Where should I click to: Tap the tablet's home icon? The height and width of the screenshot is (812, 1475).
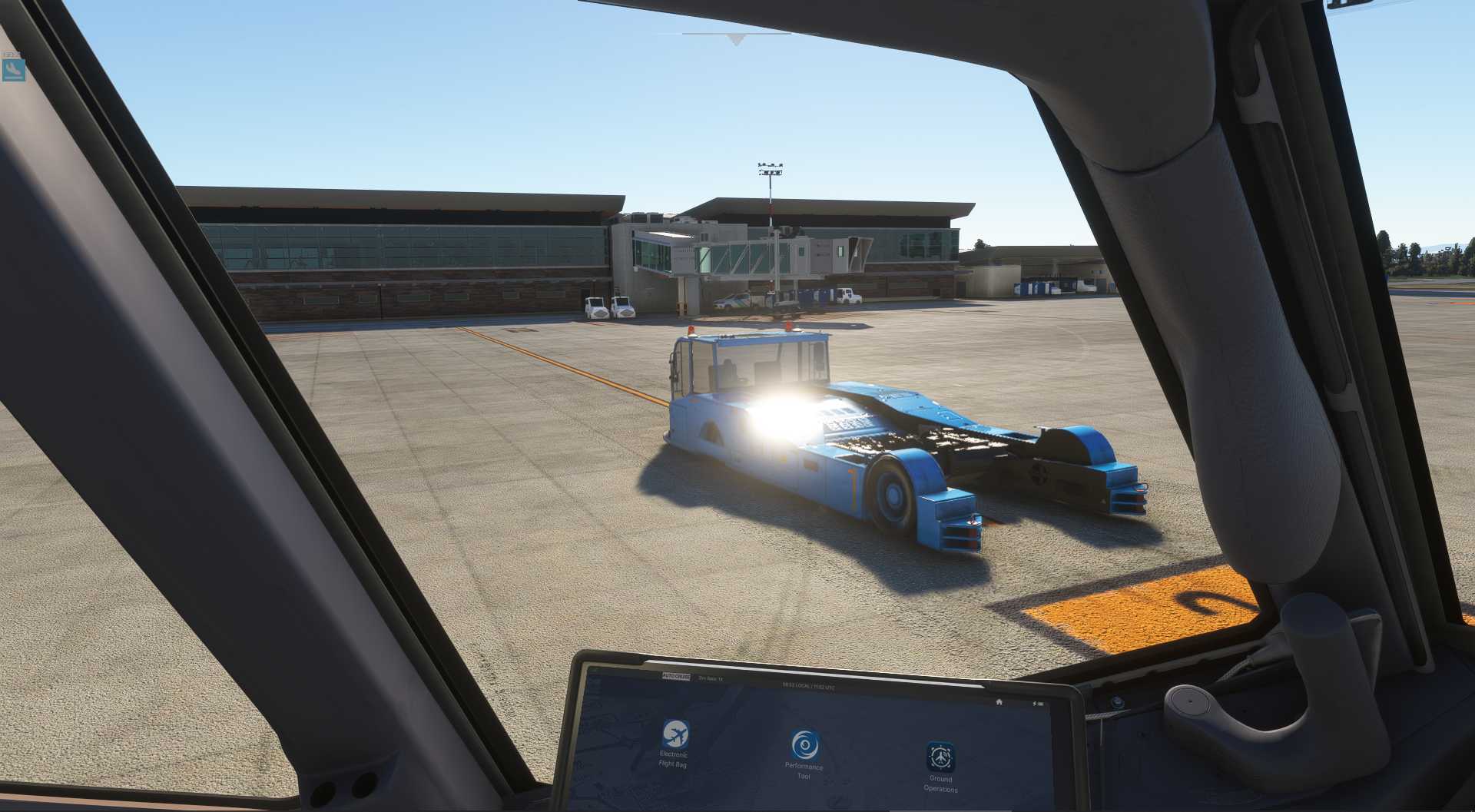point(999,701)
